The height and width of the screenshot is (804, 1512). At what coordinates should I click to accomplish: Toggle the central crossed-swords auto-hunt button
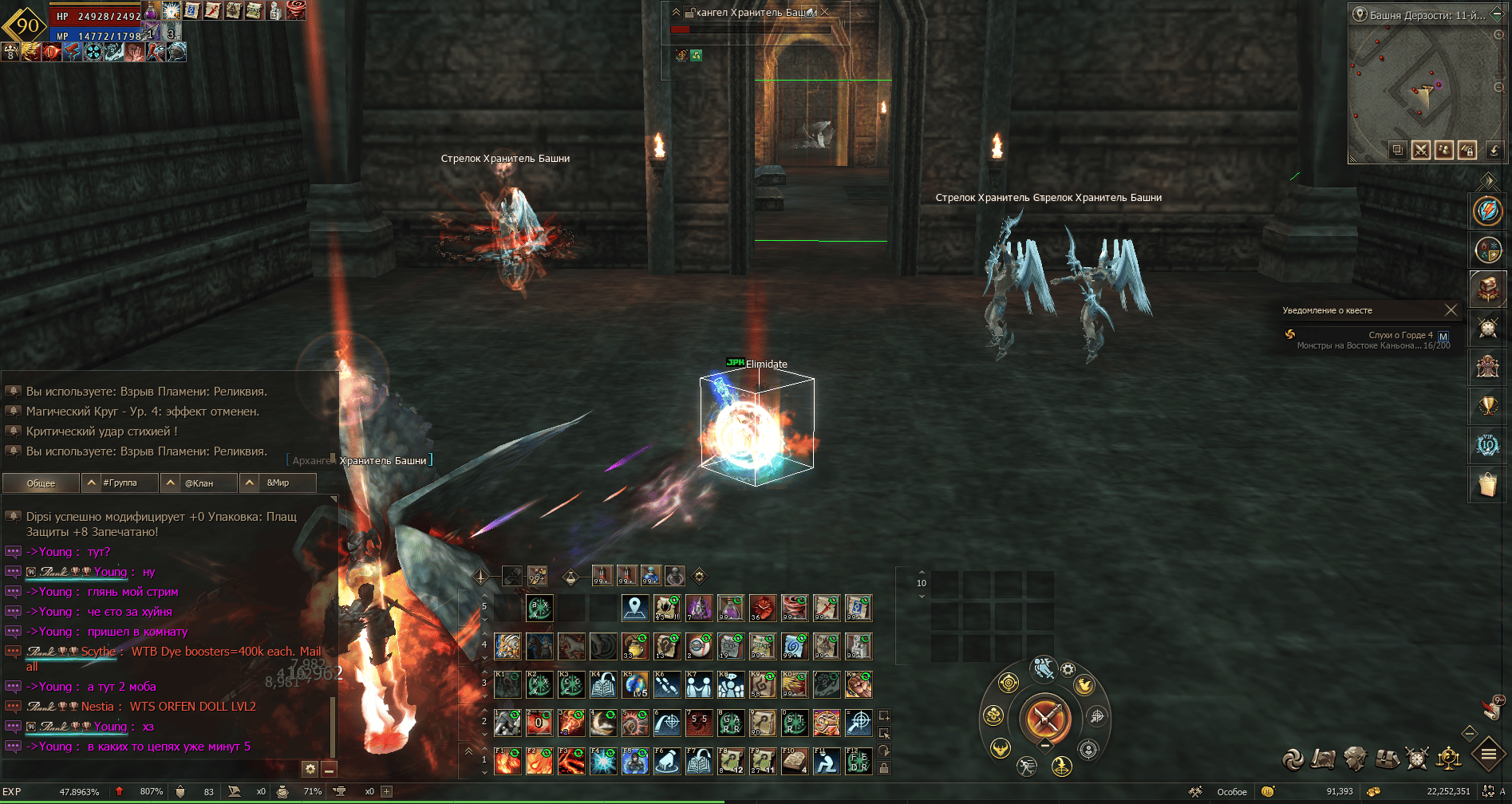1044,719
